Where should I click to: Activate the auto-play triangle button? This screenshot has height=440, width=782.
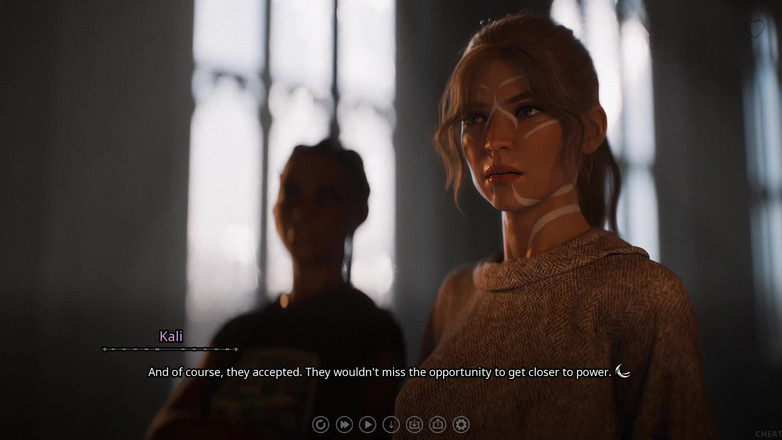coord(367,425)
